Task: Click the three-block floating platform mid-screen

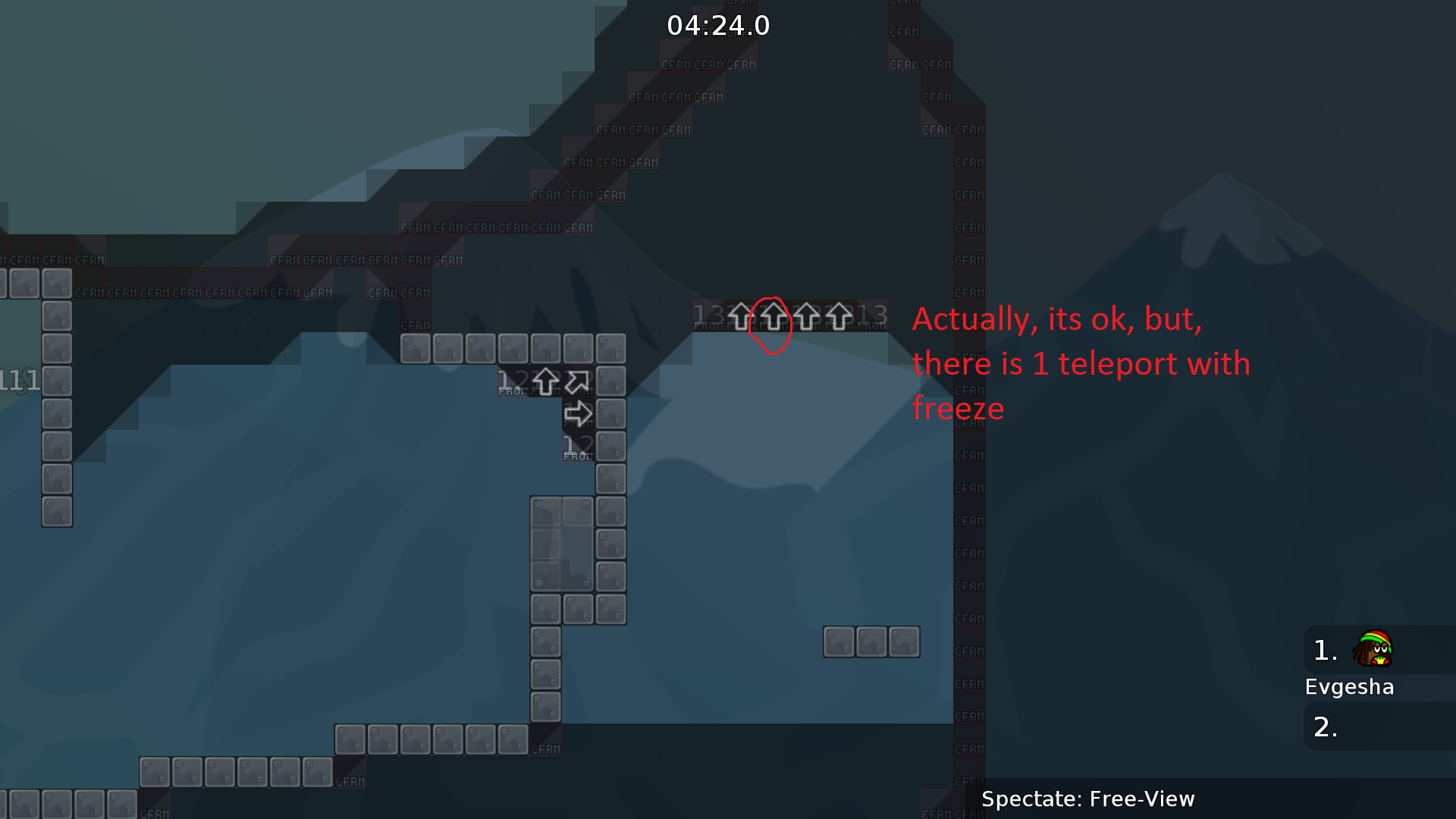Action: pos(871,641)
